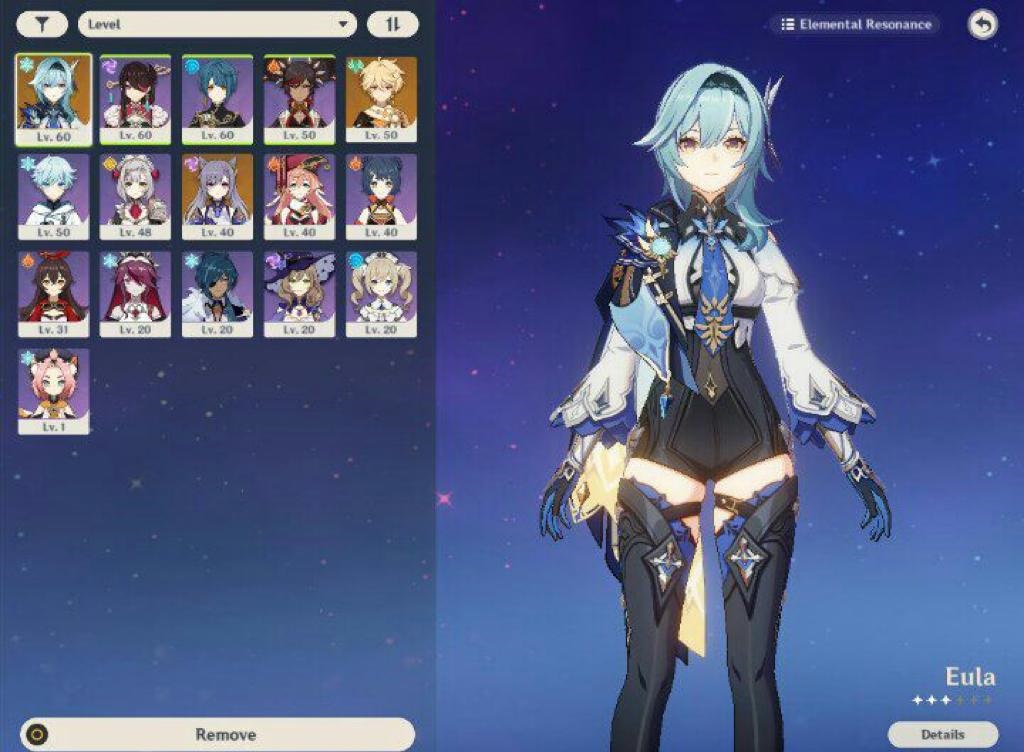The width and height of the screenshot is (1024, 752).
Task: Select Noelle at Lv. 48
Action: click(135, 196)
